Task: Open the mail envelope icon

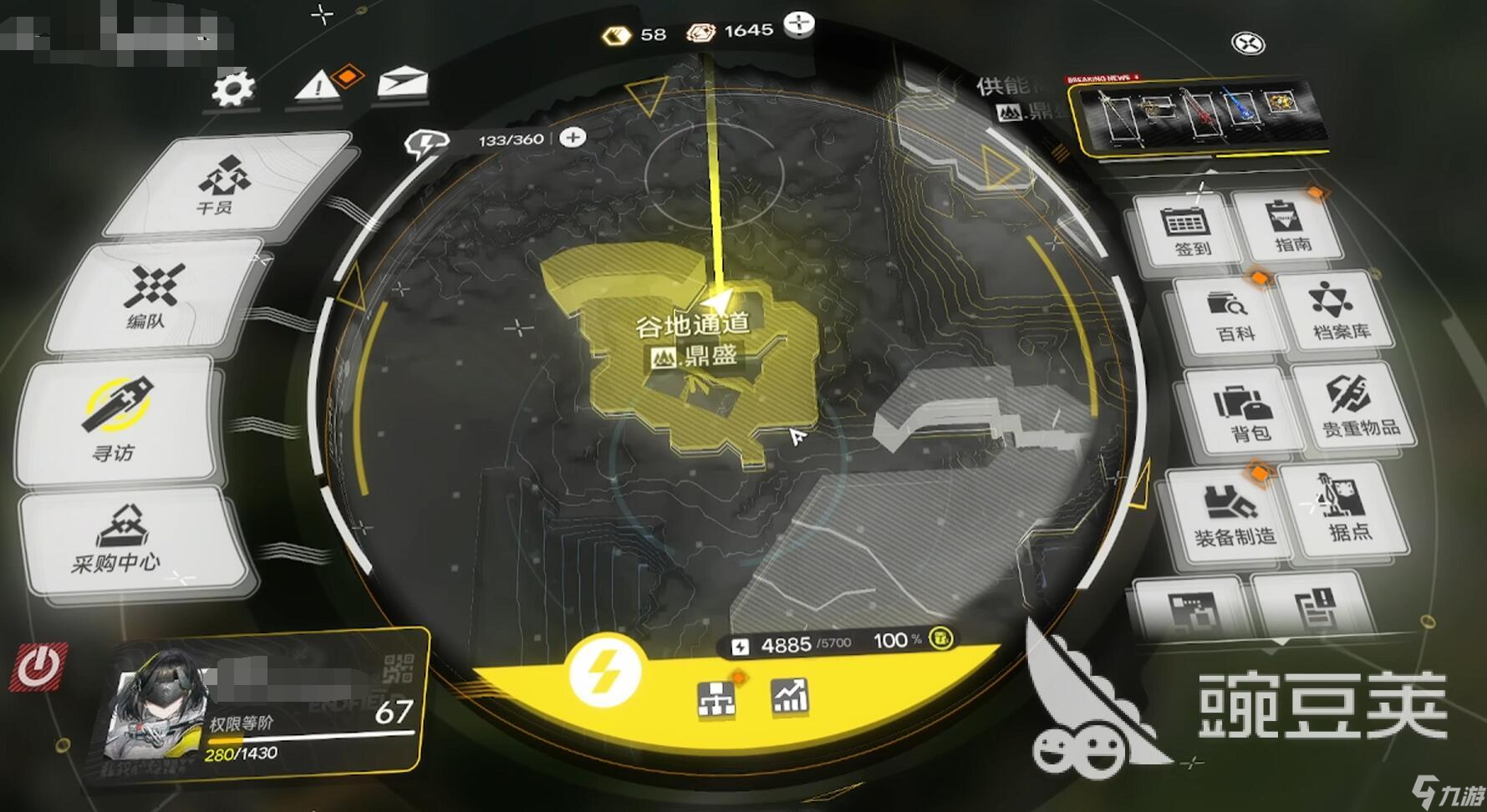Action: pos(402,83)
